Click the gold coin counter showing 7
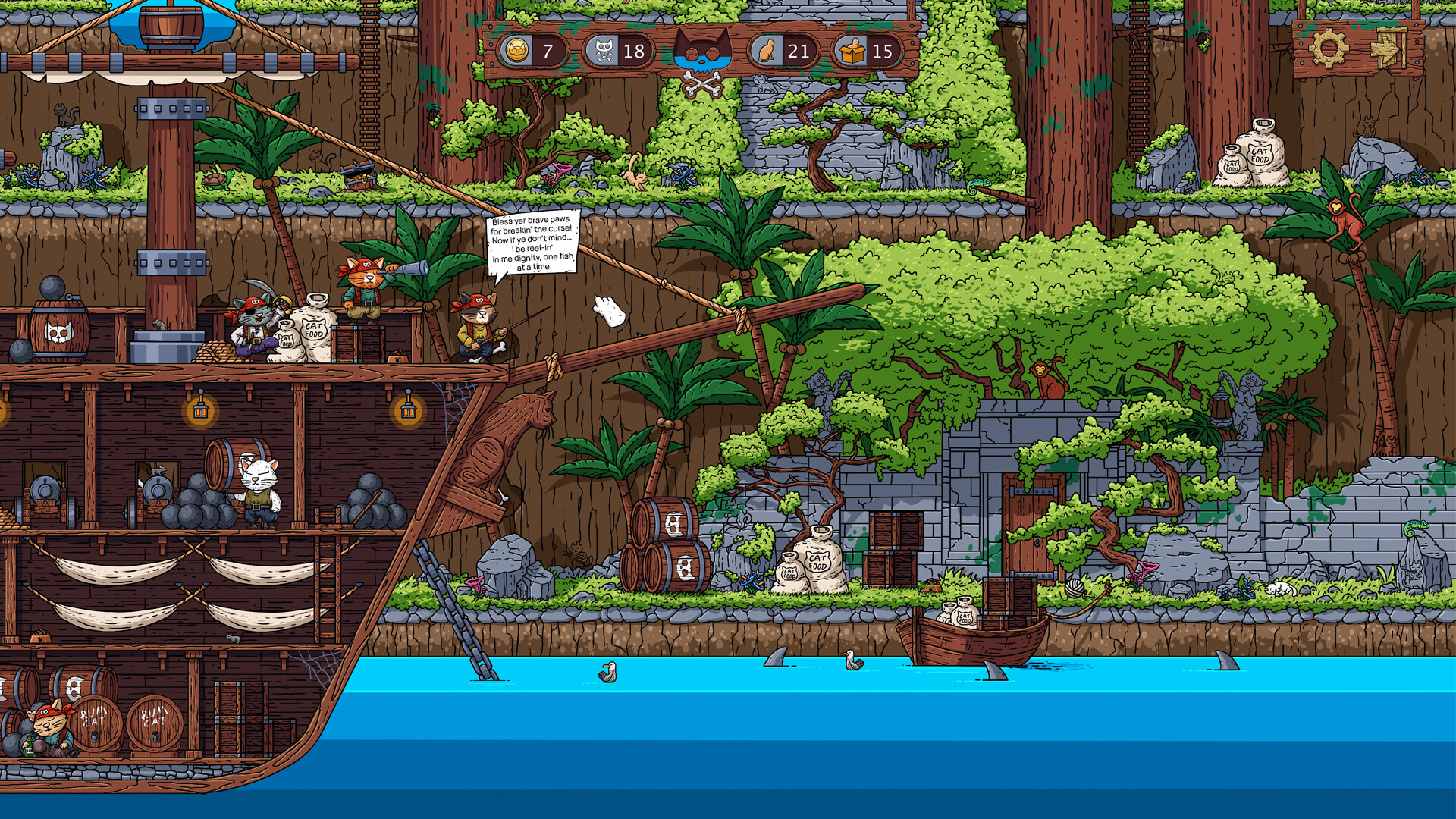1456x819 pixels. 535,52
